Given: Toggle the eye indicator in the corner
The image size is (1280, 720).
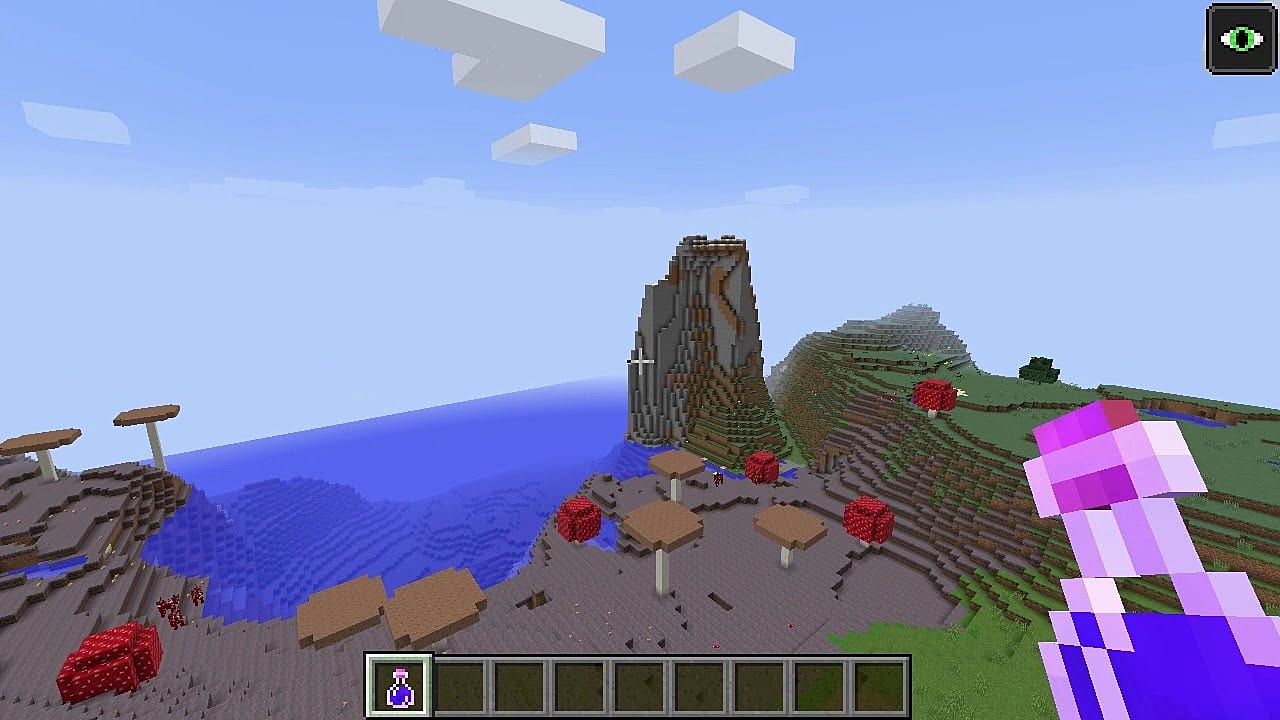Looking at the screenshot, I should click(x=1240, y=39).
